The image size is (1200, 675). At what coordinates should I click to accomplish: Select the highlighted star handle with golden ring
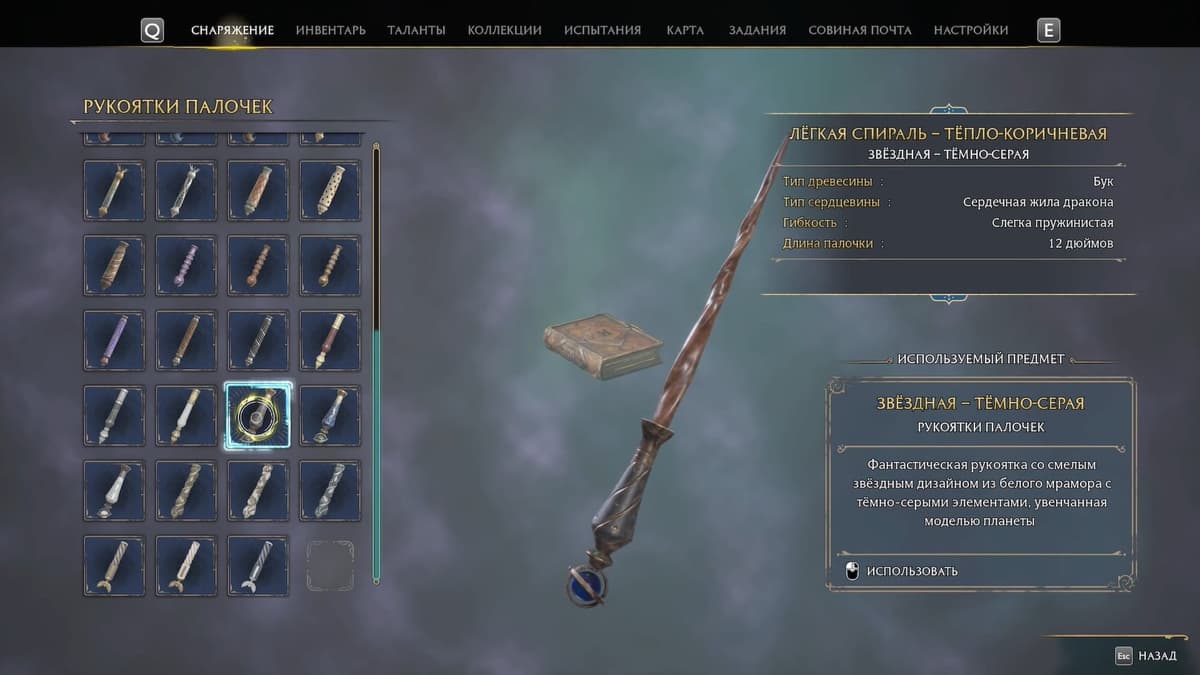pos(258,415)
